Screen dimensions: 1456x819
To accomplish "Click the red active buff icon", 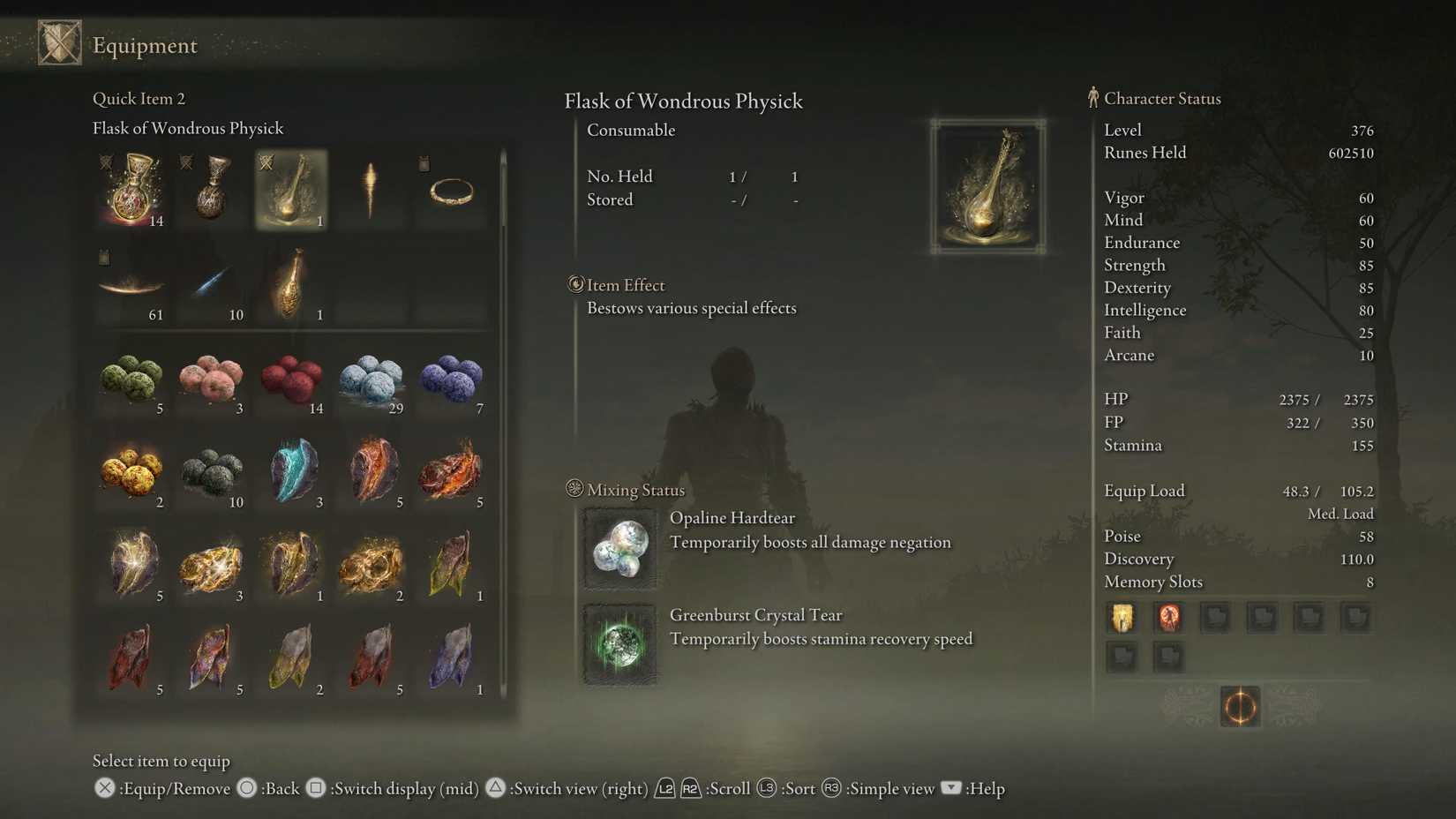I will tap(1168, 618).
